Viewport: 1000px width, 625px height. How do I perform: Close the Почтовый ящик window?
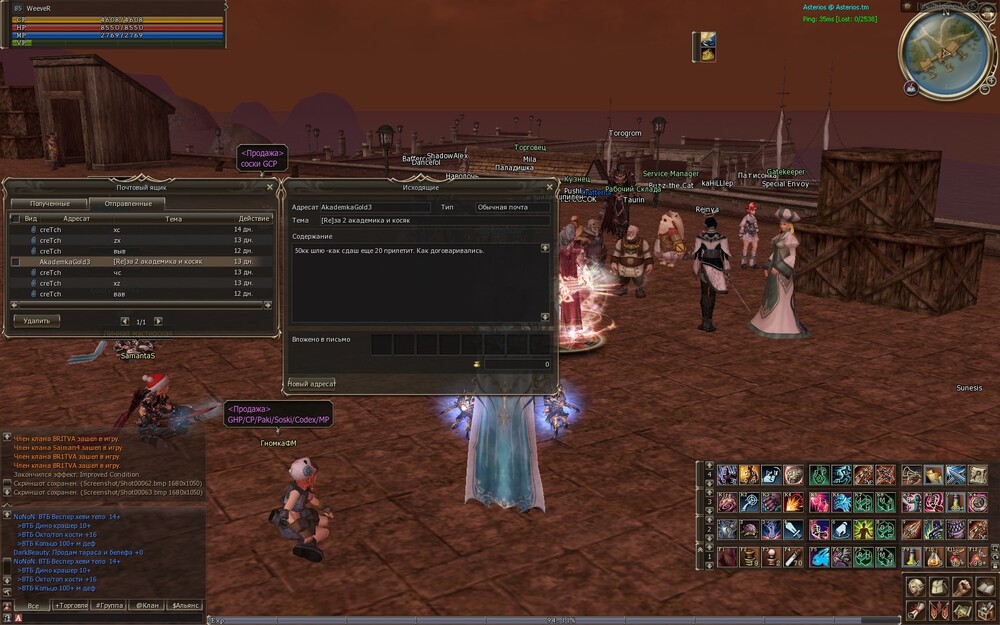tap(270, 186)
